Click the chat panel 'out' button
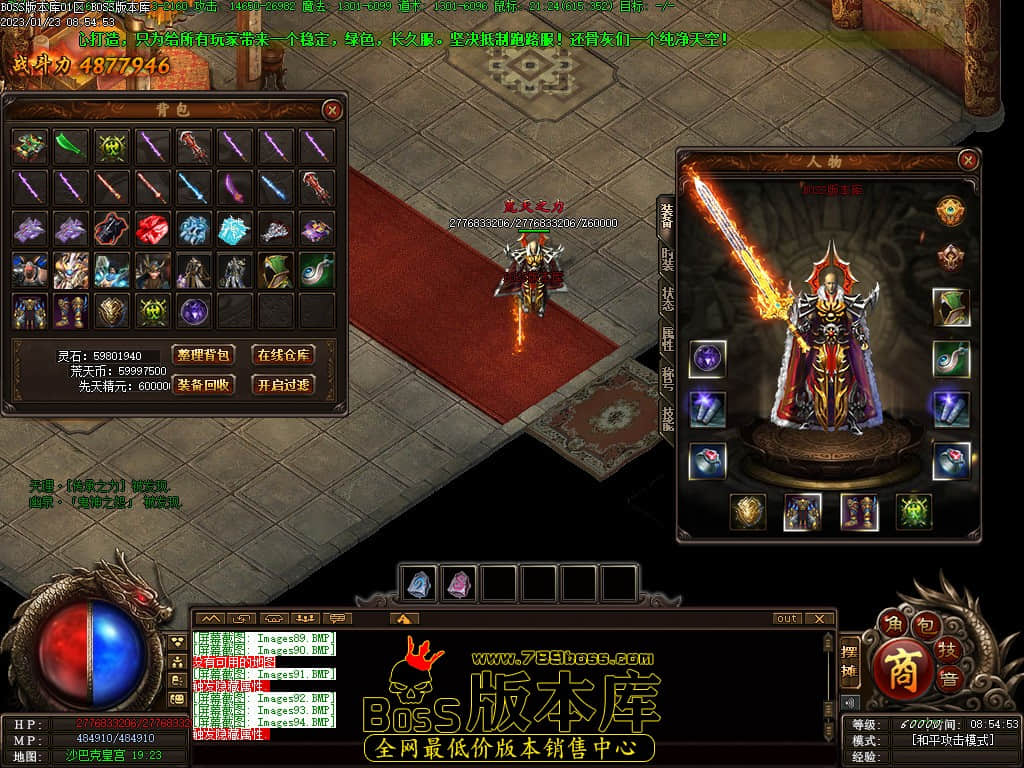Image resolution: width=1024 pixels, height=768 pixels. pos(788,618)
